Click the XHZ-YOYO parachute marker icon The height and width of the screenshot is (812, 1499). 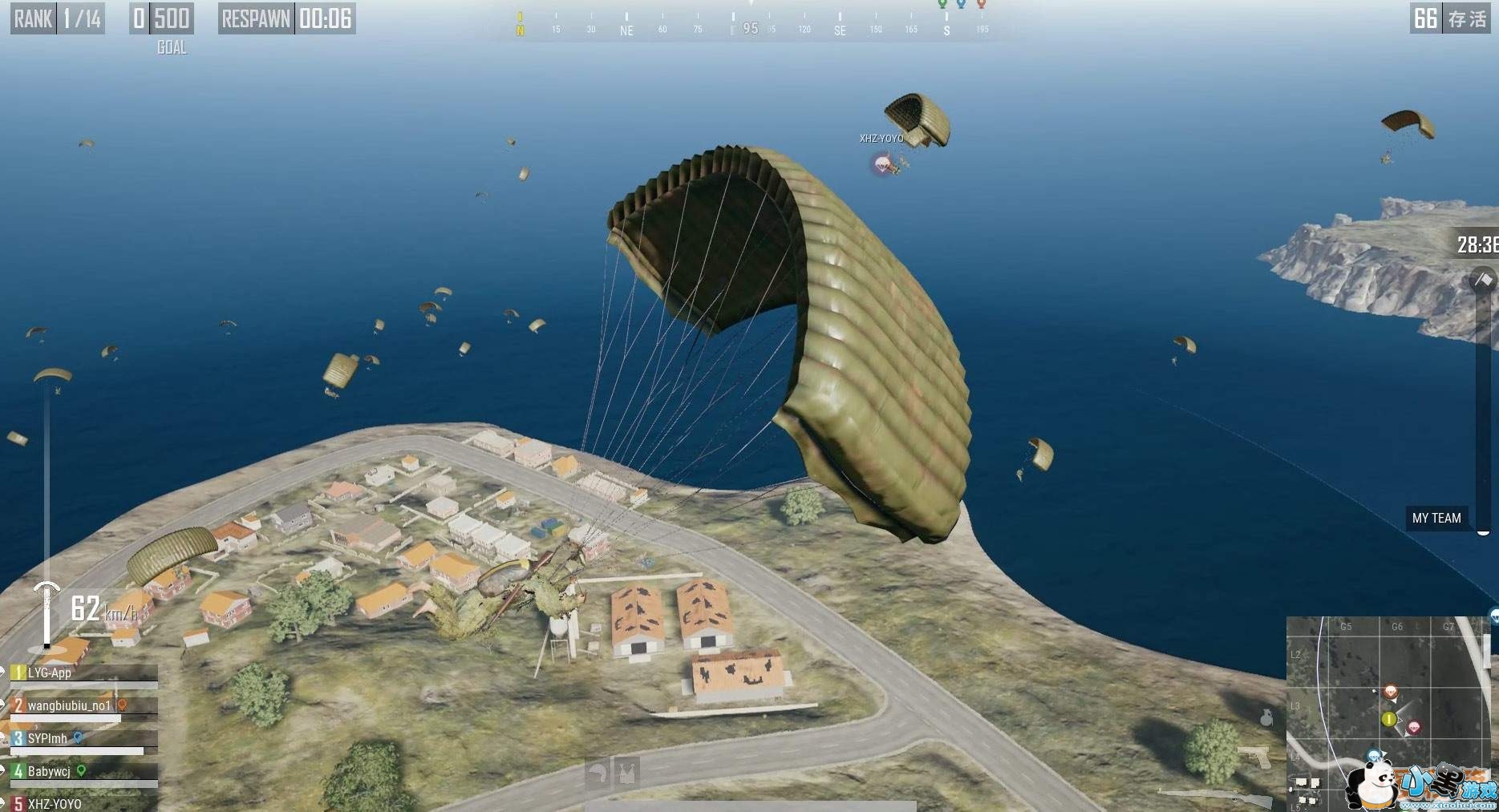coord(882,164)
